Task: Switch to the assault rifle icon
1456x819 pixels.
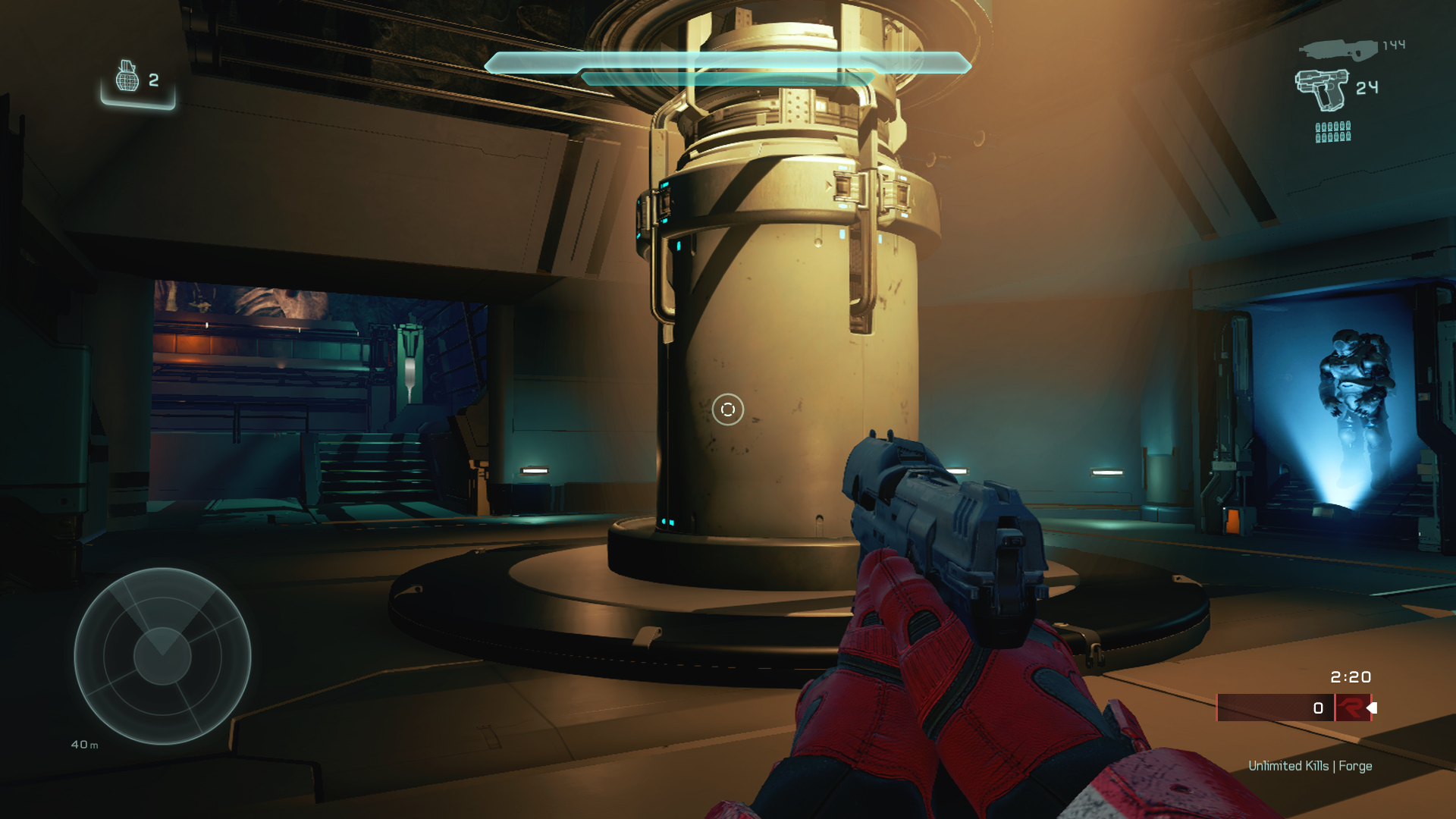Action: 1338,50
